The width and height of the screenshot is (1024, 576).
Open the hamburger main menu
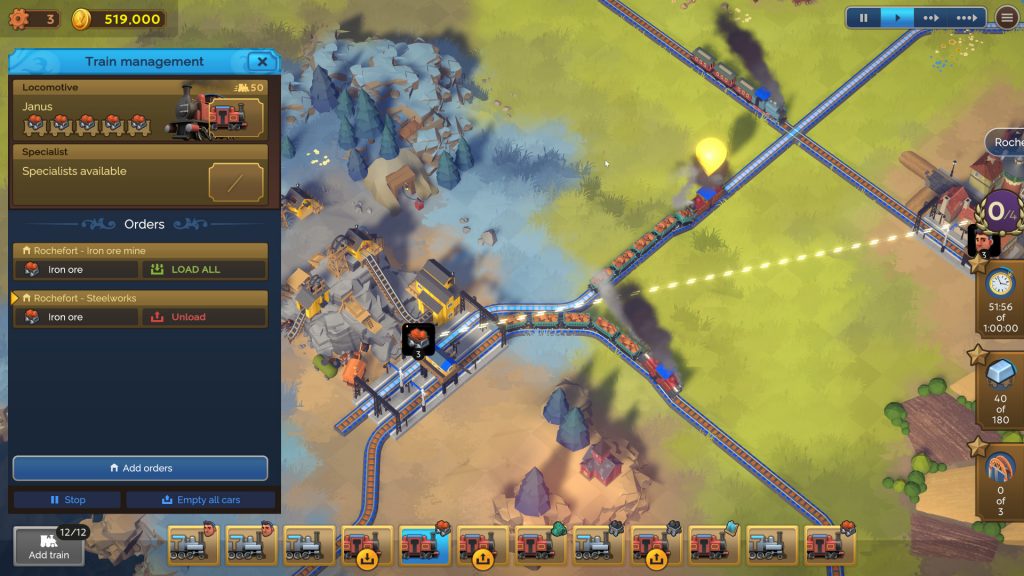point(1007,18)
